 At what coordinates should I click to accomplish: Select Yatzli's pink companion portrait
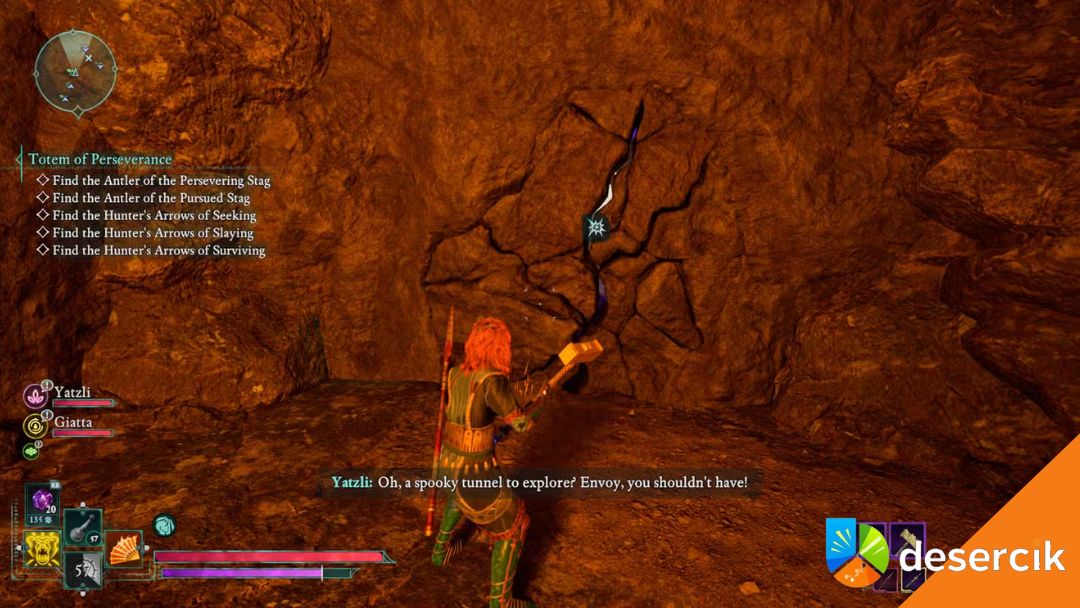(x=34, y=396)
